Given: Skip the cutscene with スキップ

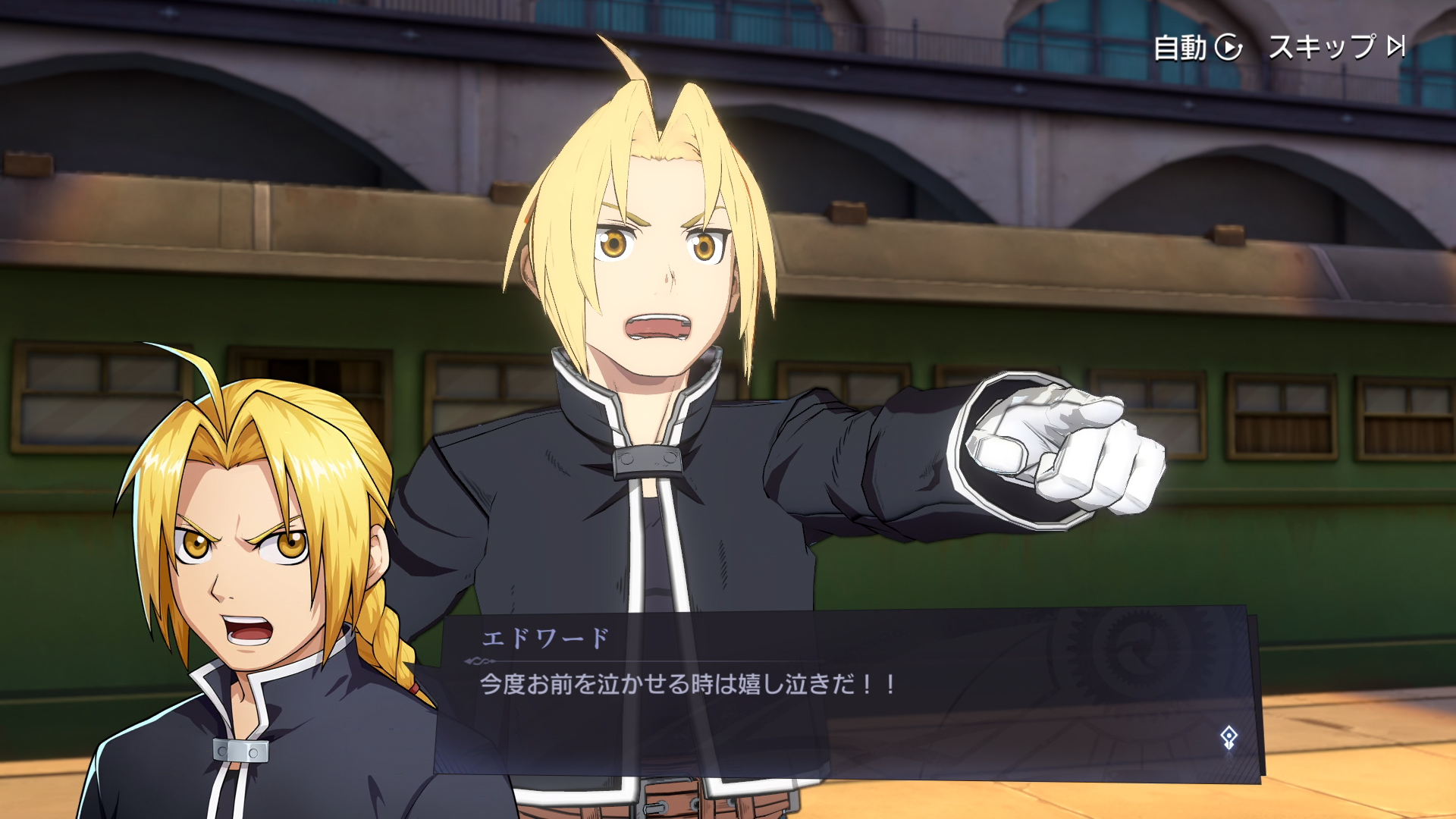Looking at the screenshot, I should pyautogui.click(x=1336, y=47).
